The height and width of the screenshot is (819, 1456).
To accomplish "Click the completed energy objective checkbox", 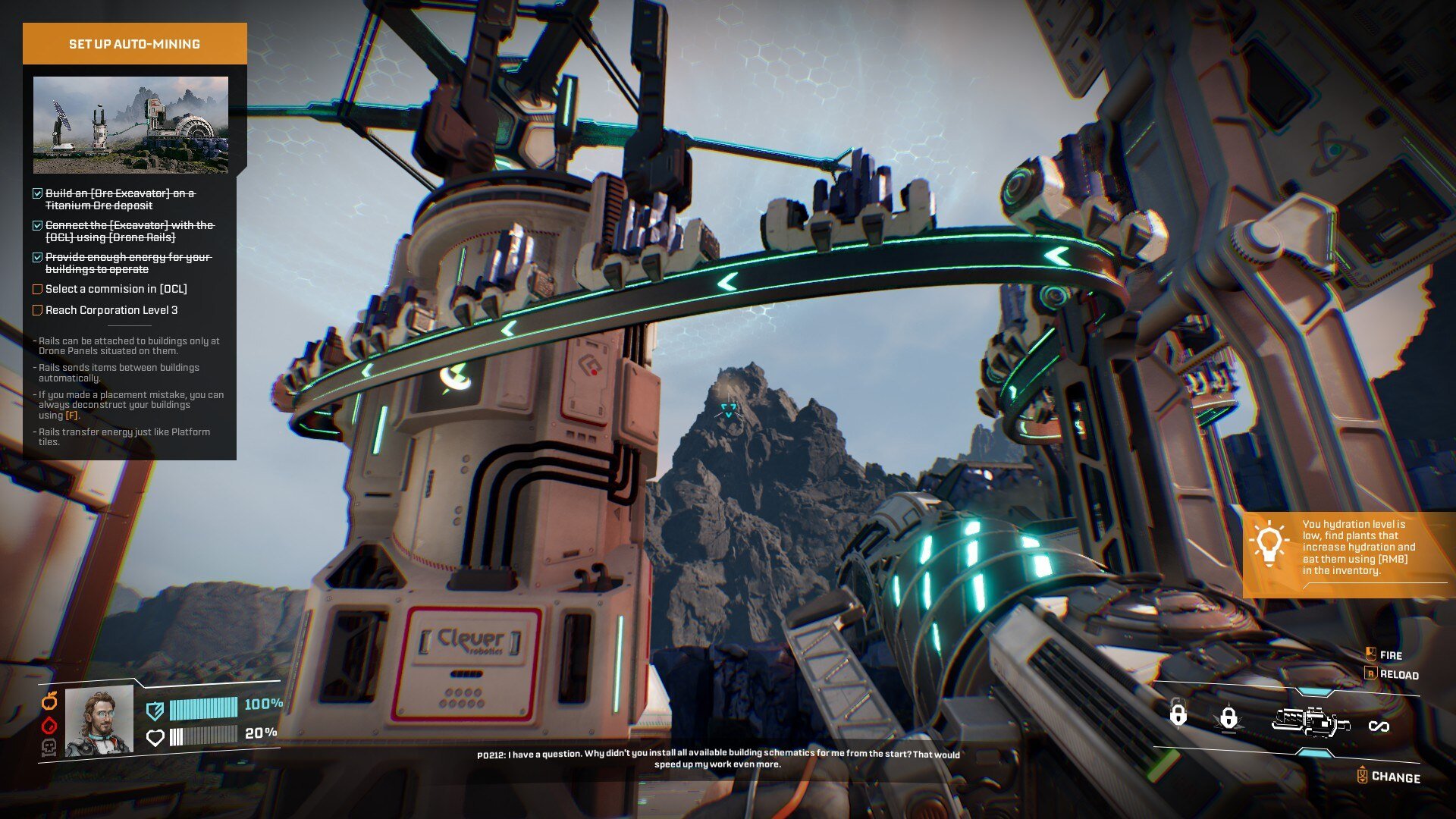I will (37, 258).
